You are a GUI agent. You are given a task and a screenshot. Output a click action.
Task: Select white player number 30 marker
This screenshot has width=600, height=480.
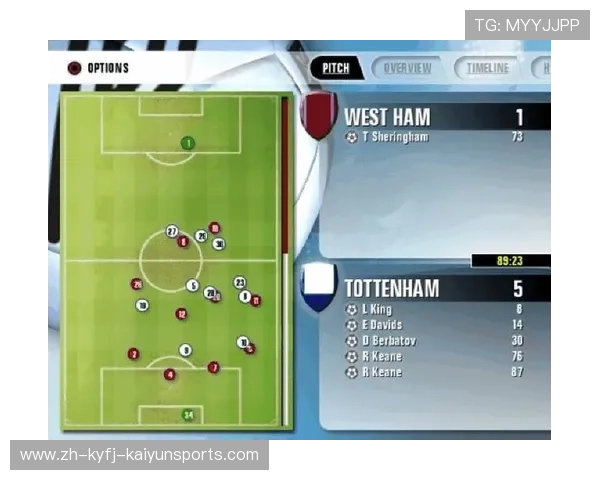(219, 244)
